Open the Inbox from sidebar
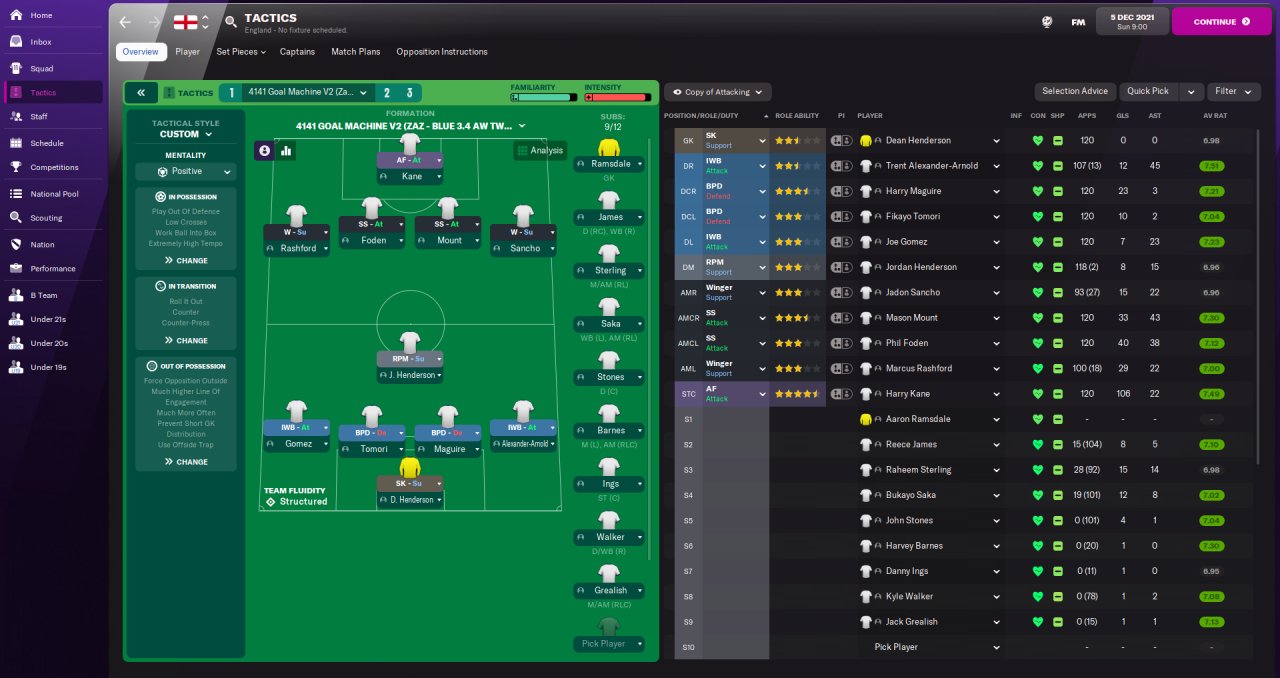 [x=41, y=42]
